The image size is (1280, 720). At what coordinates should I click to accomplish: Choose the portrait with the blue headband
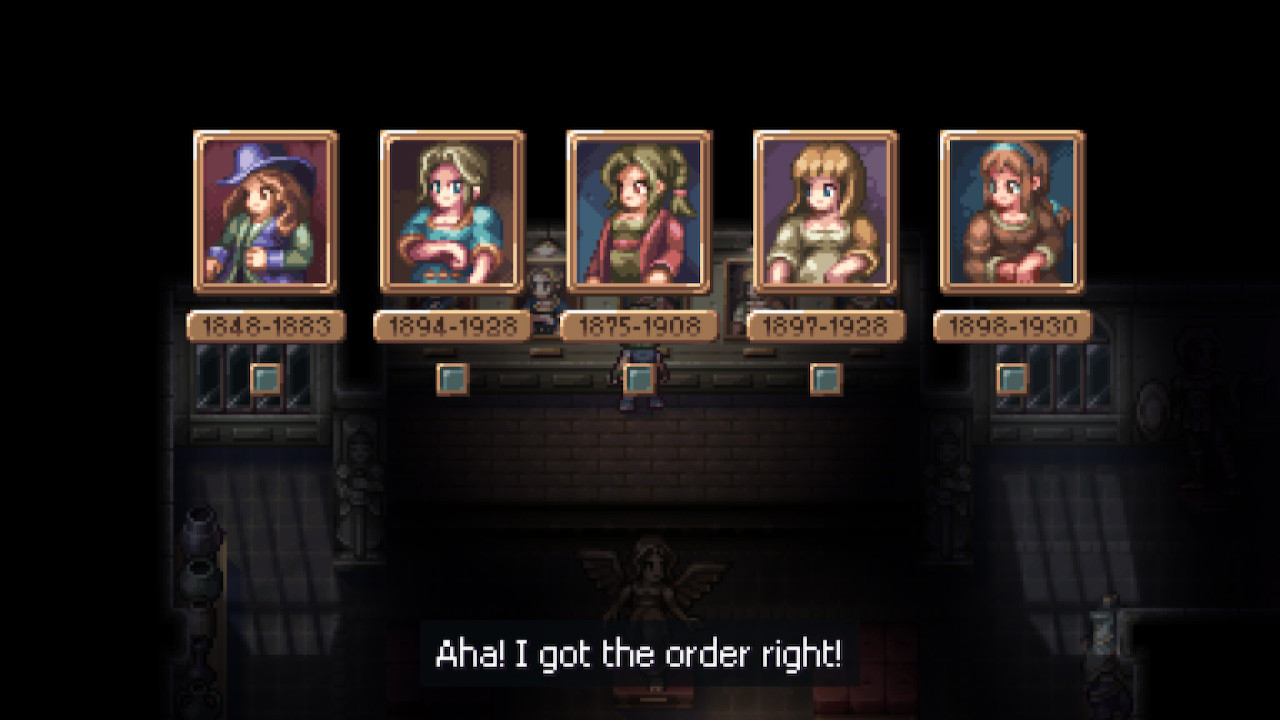click(x=1012, y=212)
